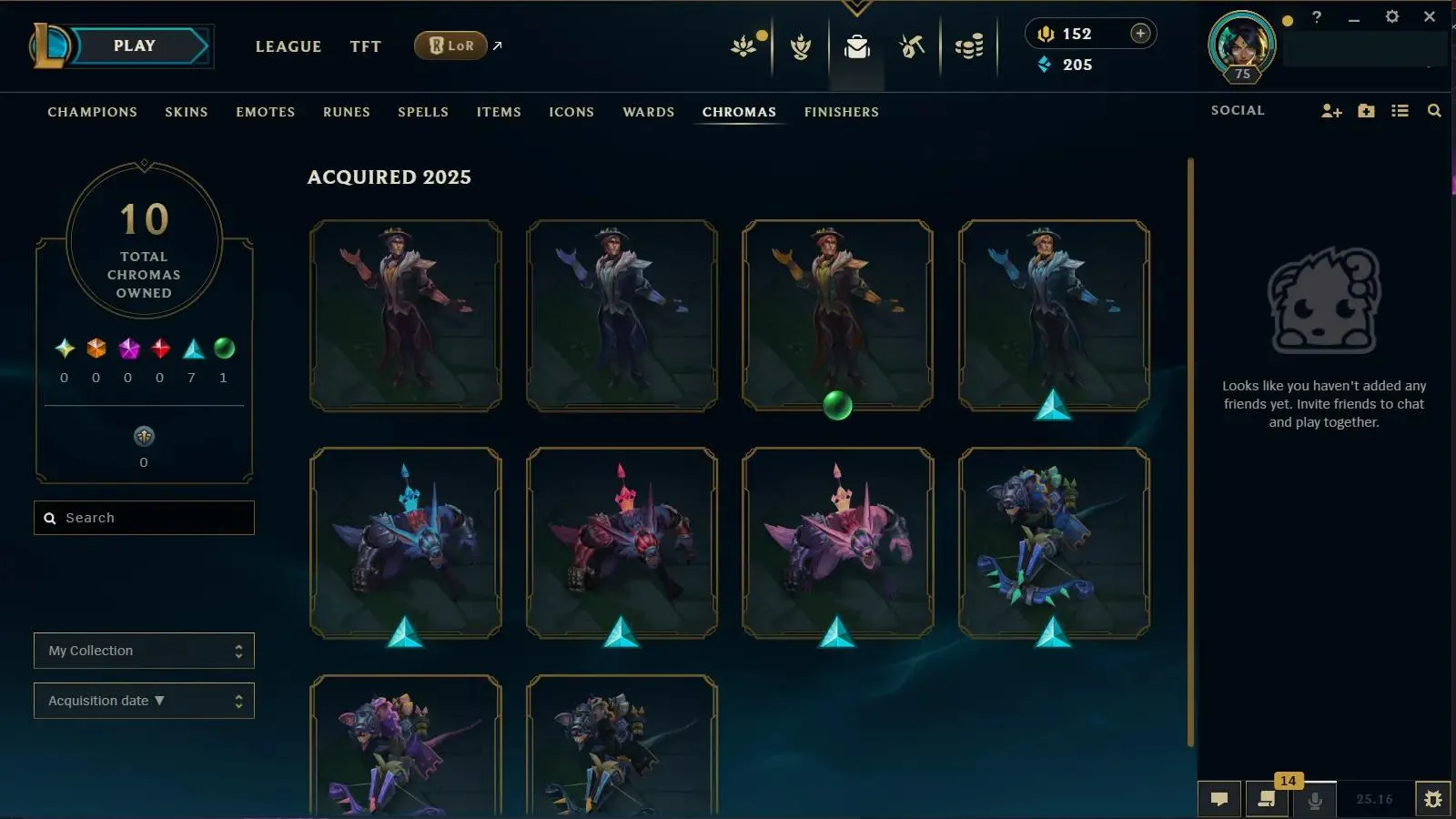Toggle the legendary rarity gem filter

[96, 347]
